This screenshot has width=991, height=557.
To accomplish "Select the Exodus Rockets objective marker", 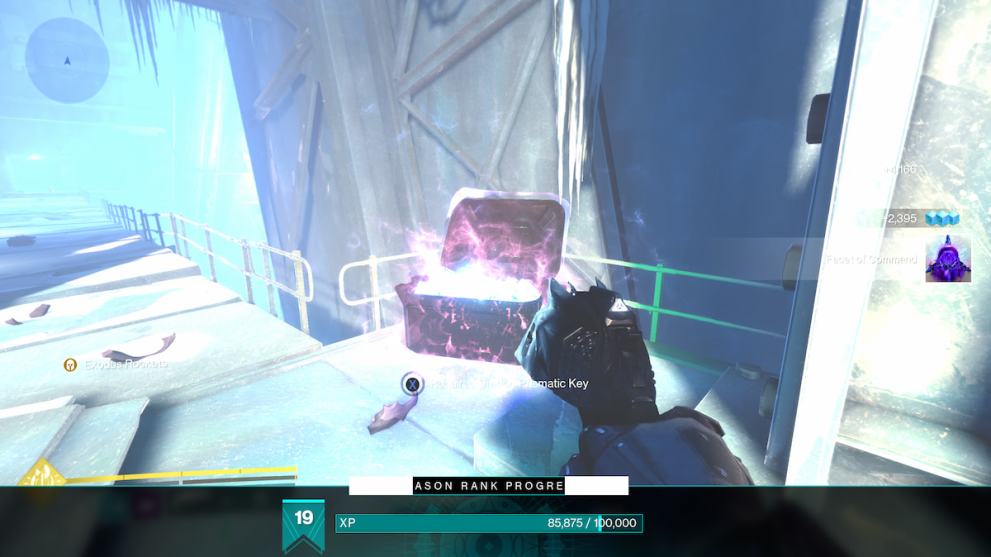I will click(x=70, y=365).
